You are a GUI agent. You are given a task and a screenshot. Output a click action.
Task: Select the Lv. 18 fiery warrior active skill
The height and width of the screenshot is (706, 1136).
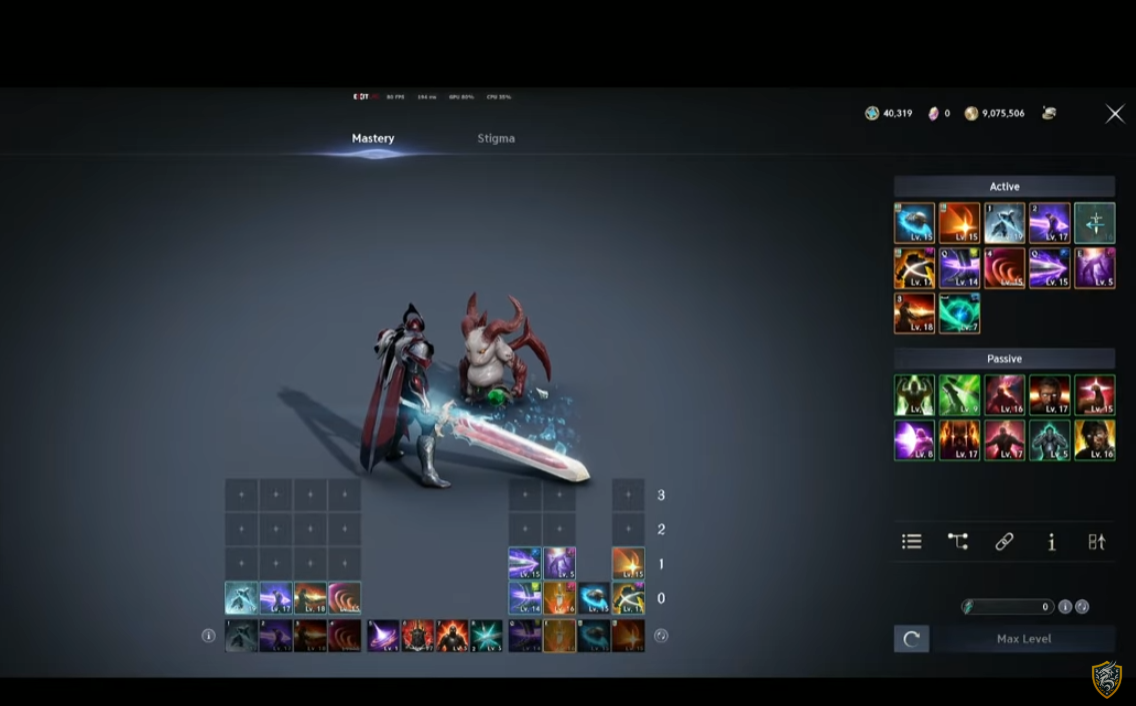coord(914,313)
